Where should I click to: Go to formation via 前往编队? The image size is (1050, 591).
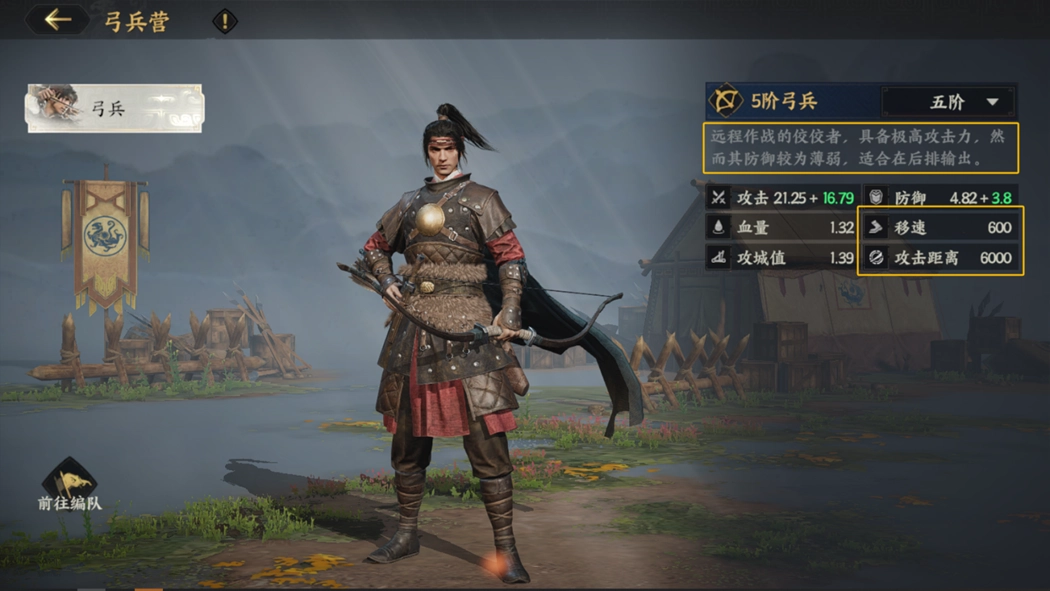click(69, 486)
